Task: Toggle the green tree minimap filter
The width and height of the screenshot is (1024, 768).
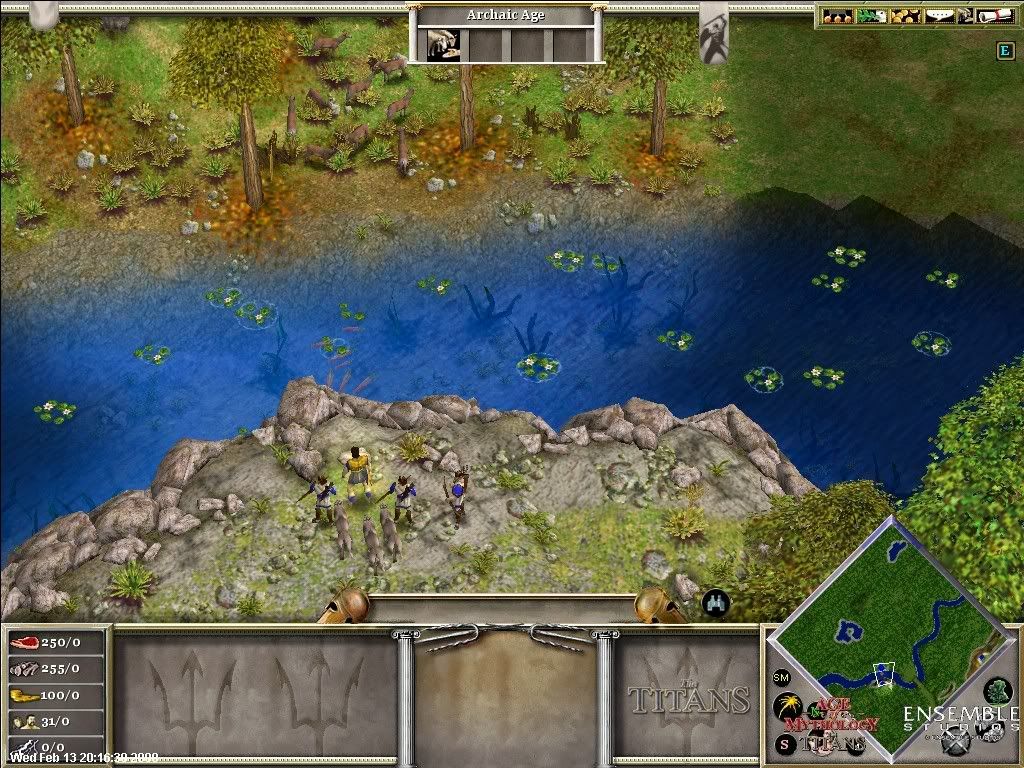Action: [x=996, y=690]
